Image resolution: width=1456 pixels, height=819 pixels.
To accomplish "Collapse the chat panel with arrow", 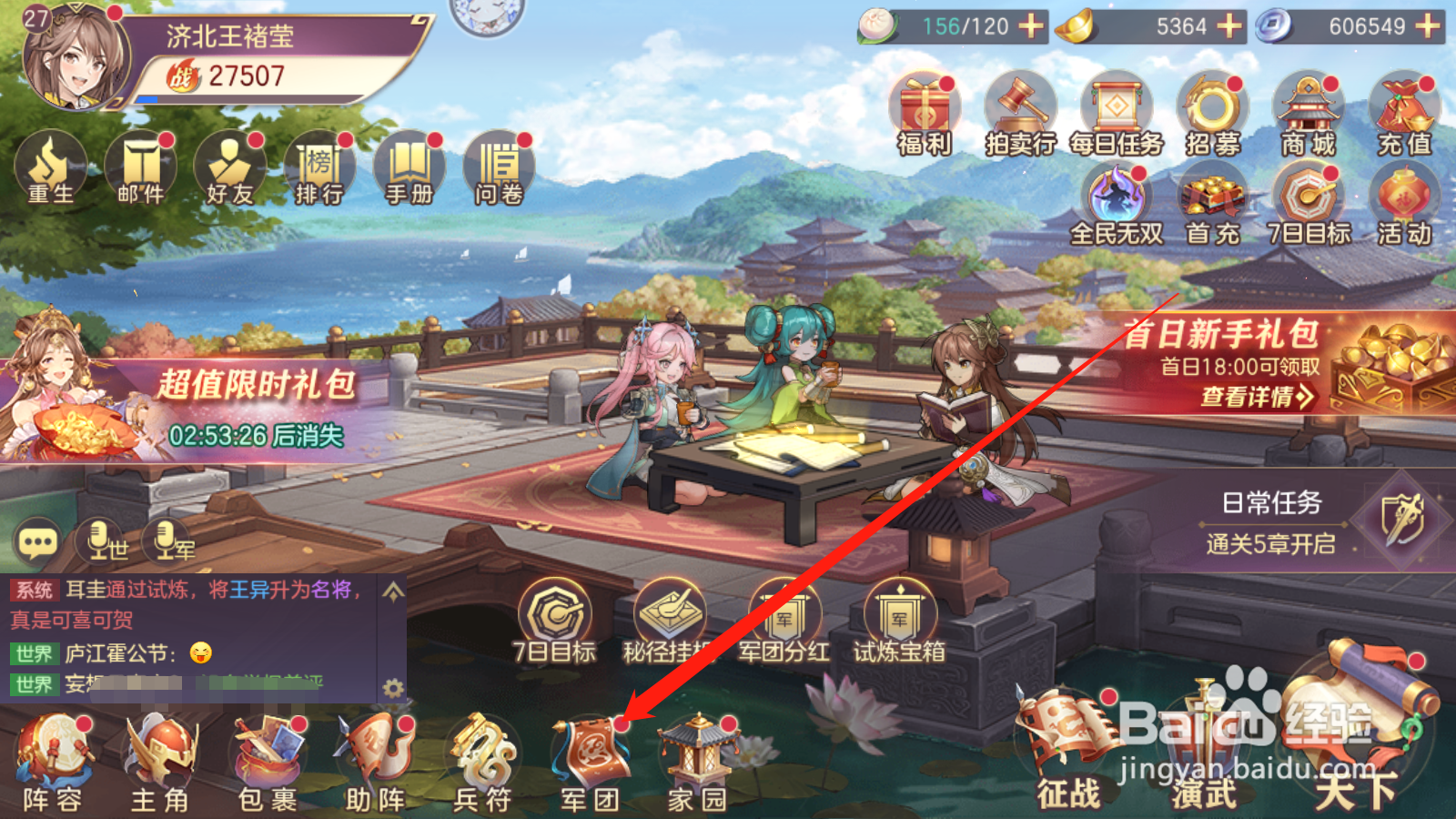I will coord(393,591).
